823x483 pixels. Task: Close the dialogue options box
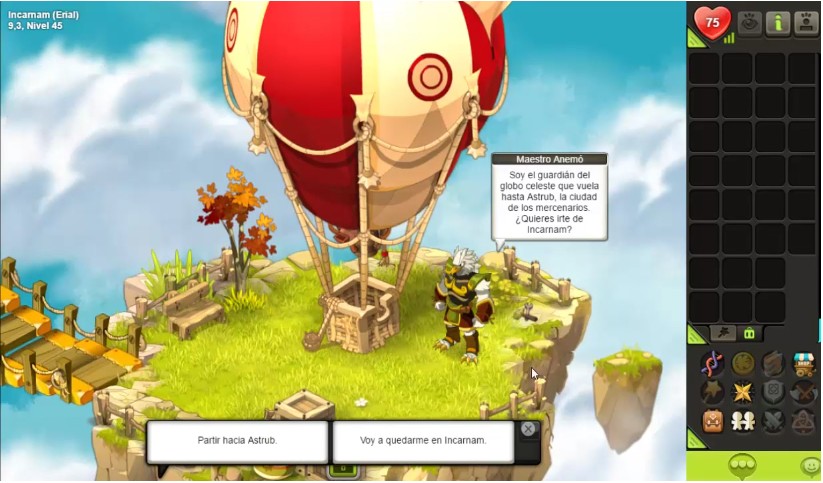pos(528,429)
